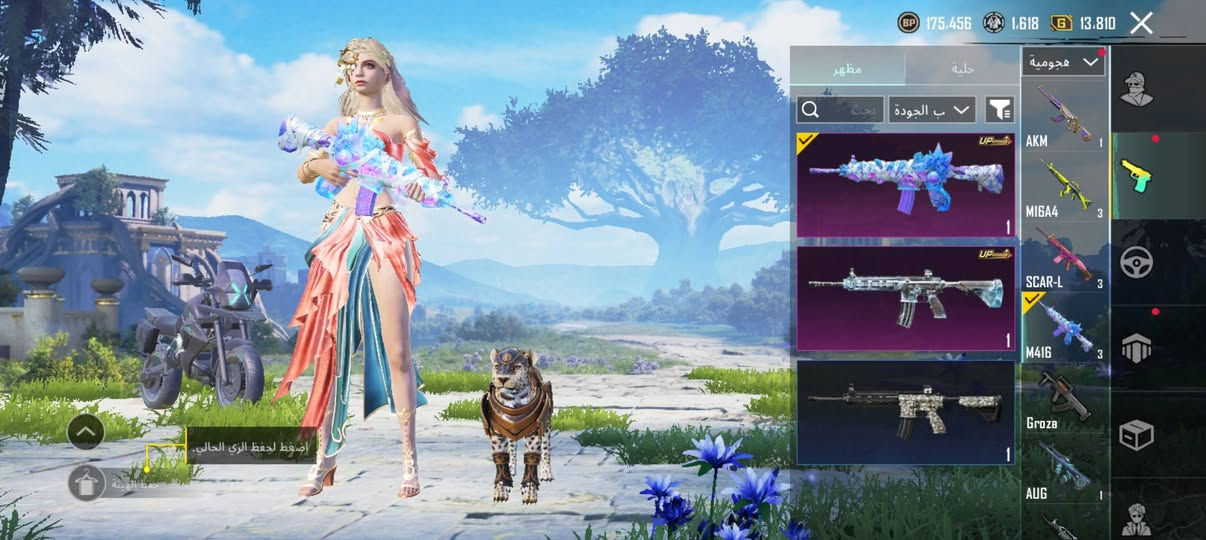Switch to the حلية (ornament) tab
Viewport: 1206px width, 540px height.
pos(962,68)
